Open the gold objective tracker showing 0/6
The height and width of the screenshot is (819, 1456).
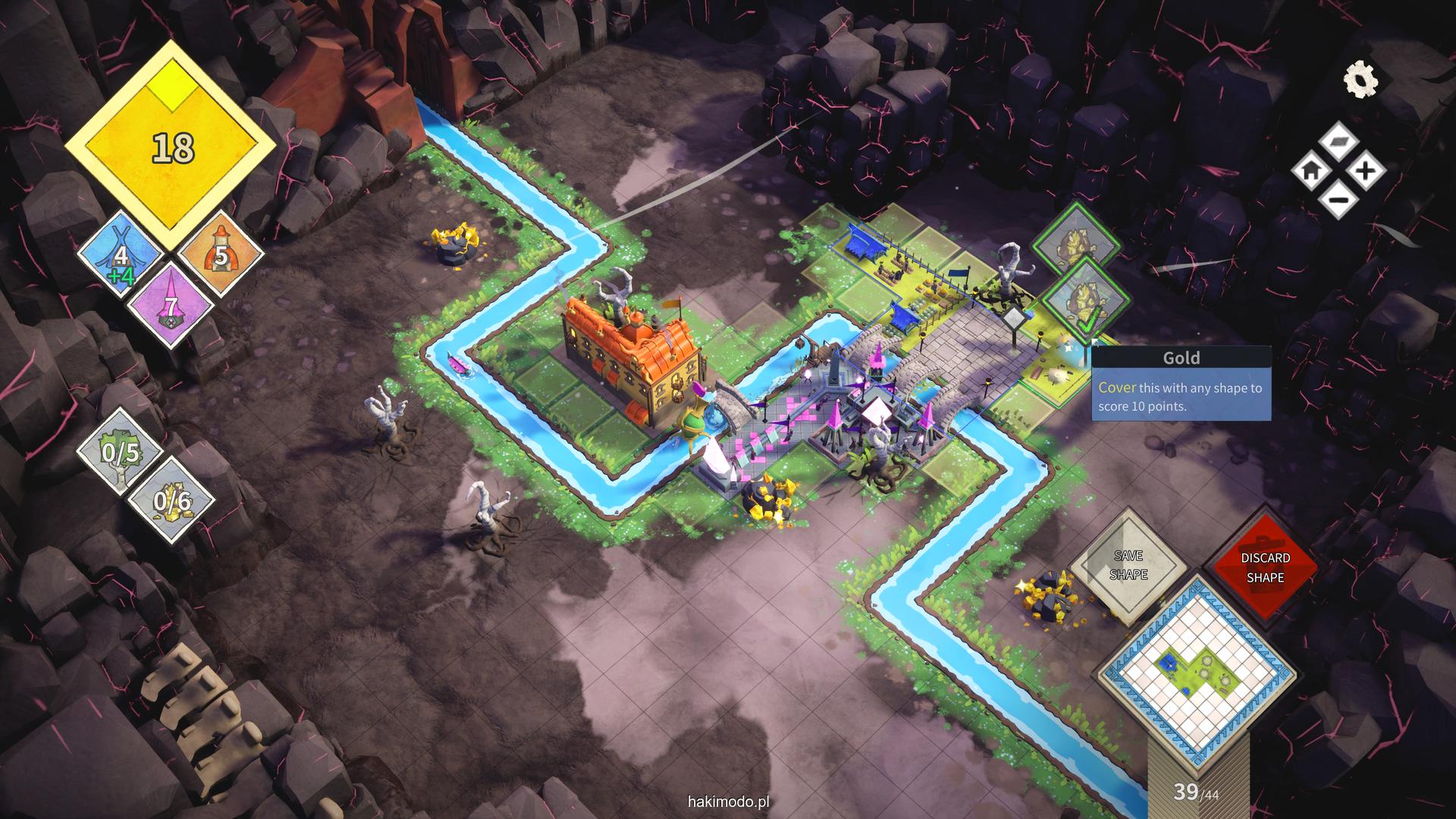pos(171,500)
